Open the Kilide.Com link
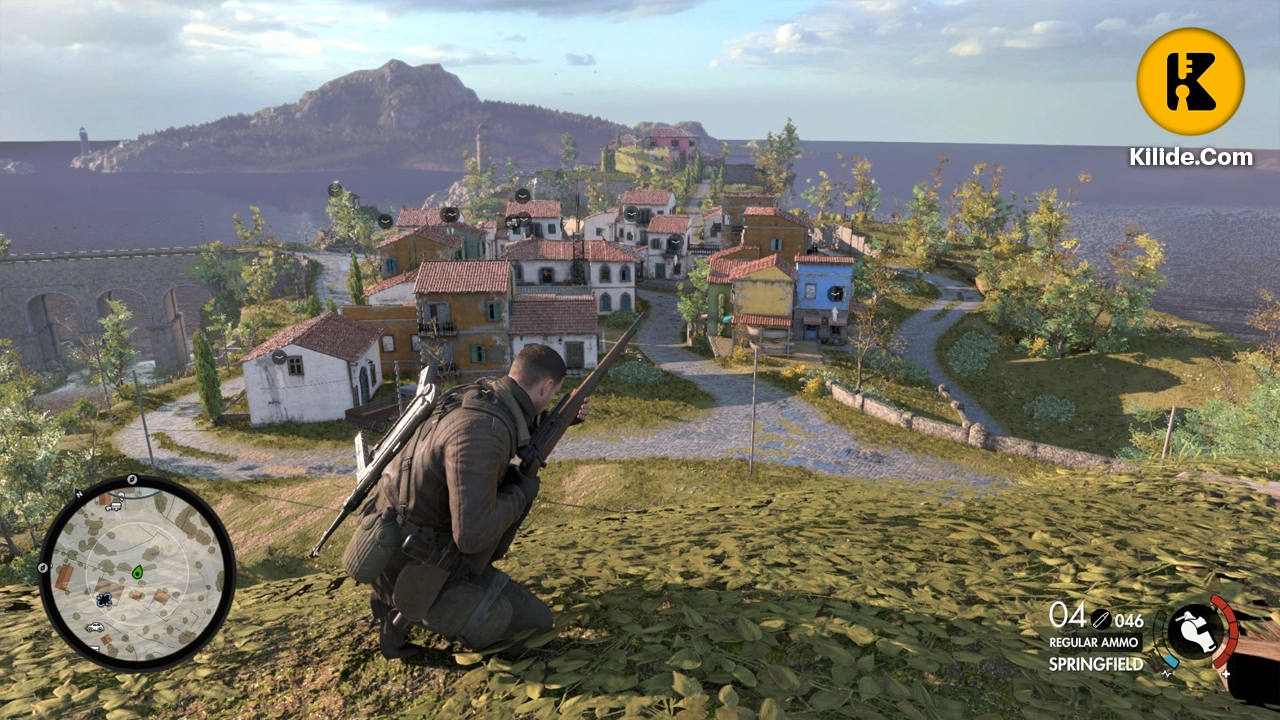 click(x=1190, y=157)
